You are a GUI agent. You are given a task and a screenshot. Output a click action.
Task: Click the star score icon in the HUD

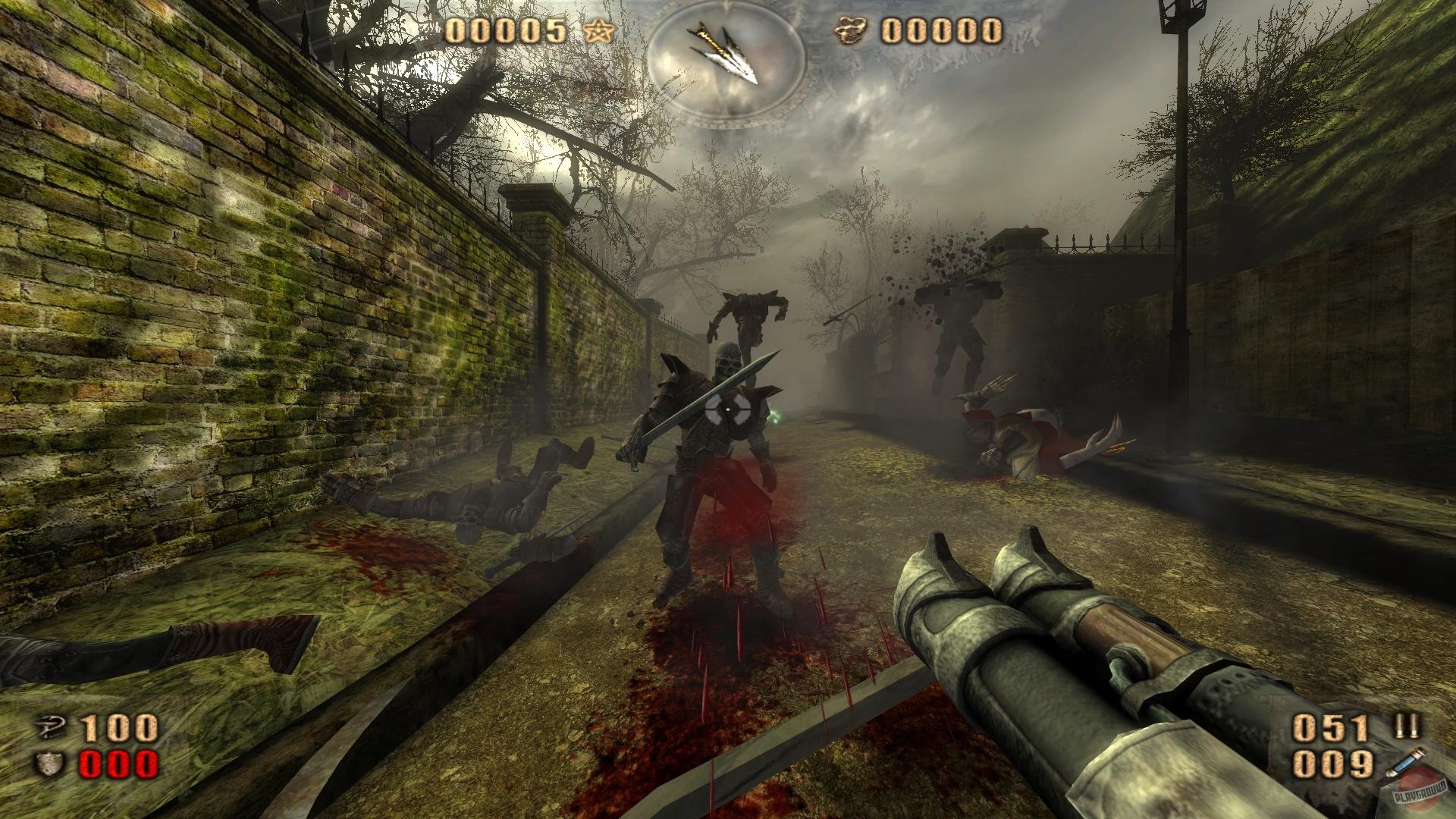click(x=600, y=31)
